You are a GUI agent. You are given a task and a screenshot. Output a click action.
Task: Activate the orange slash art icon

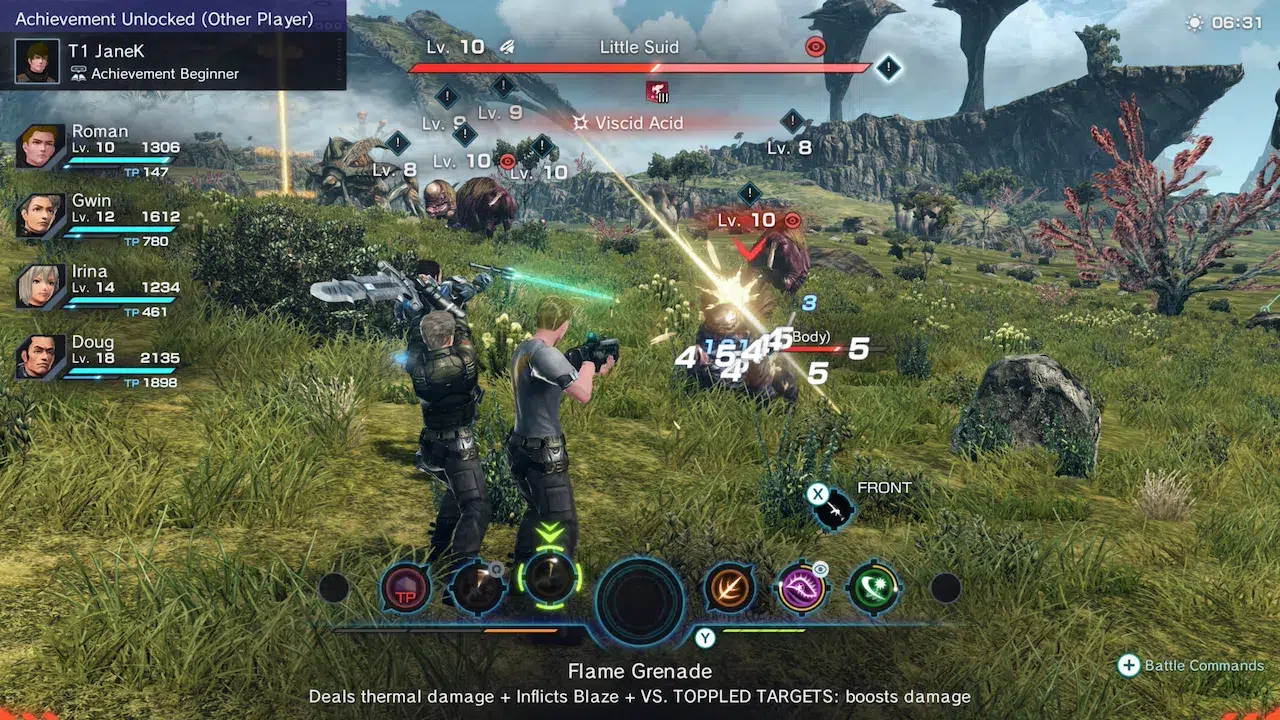(x=730, y=588)
